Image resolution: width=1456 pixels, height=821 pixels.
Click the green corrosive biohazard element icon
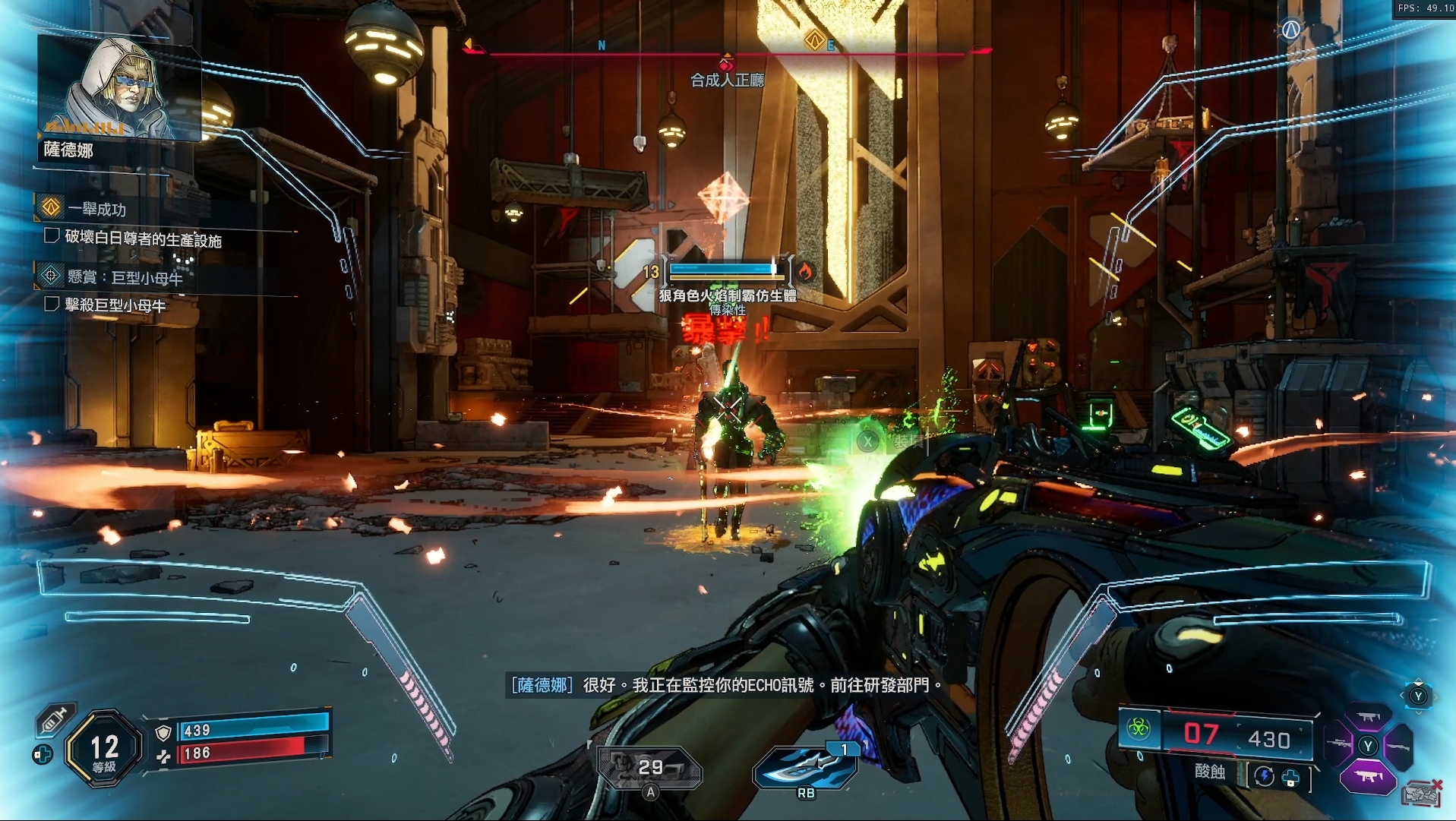(x=1138, y=730)
